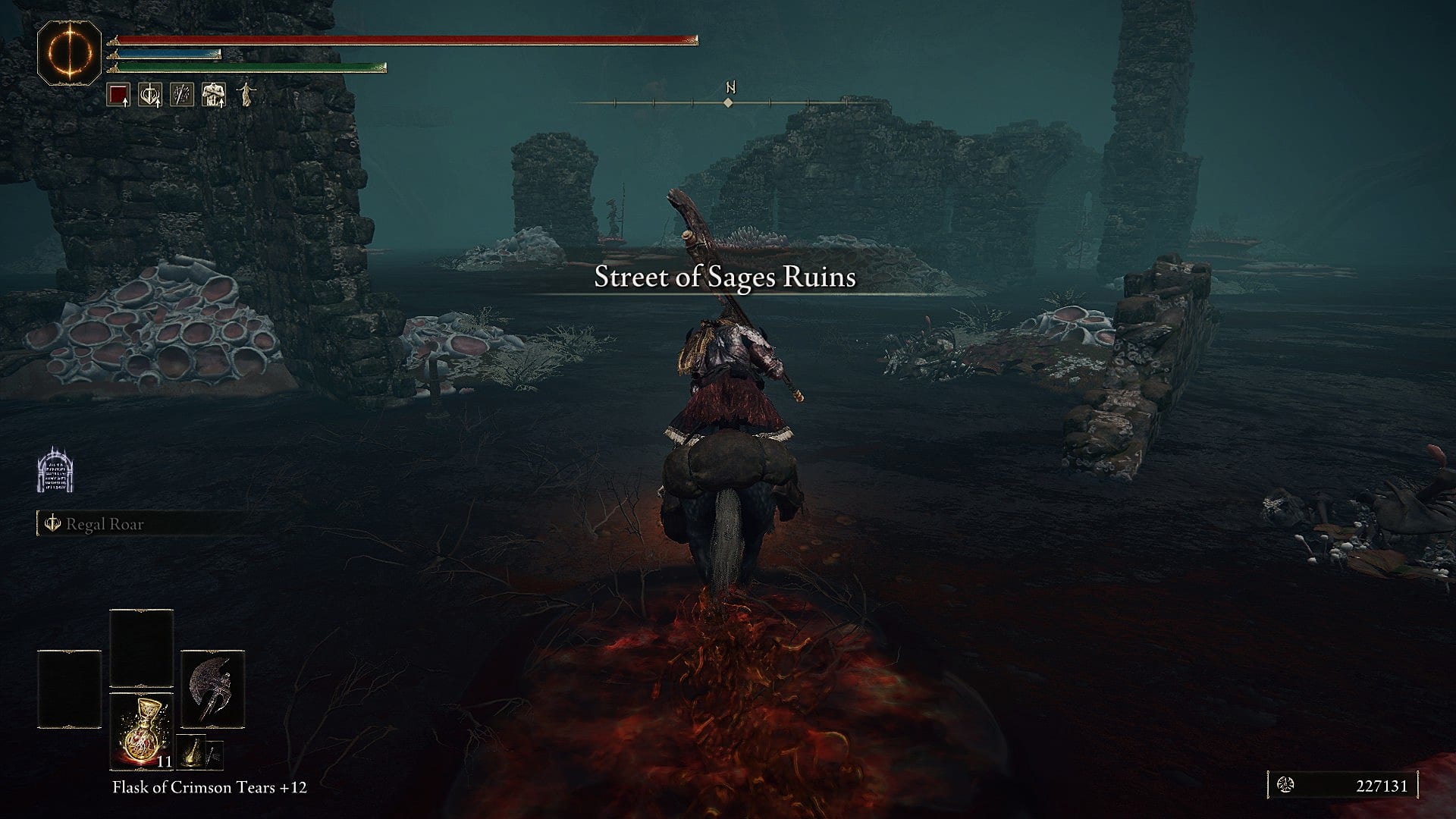1456x819 pixels.
Task: Click the Street of Sages Ruins title text
Action: point(725,278)
